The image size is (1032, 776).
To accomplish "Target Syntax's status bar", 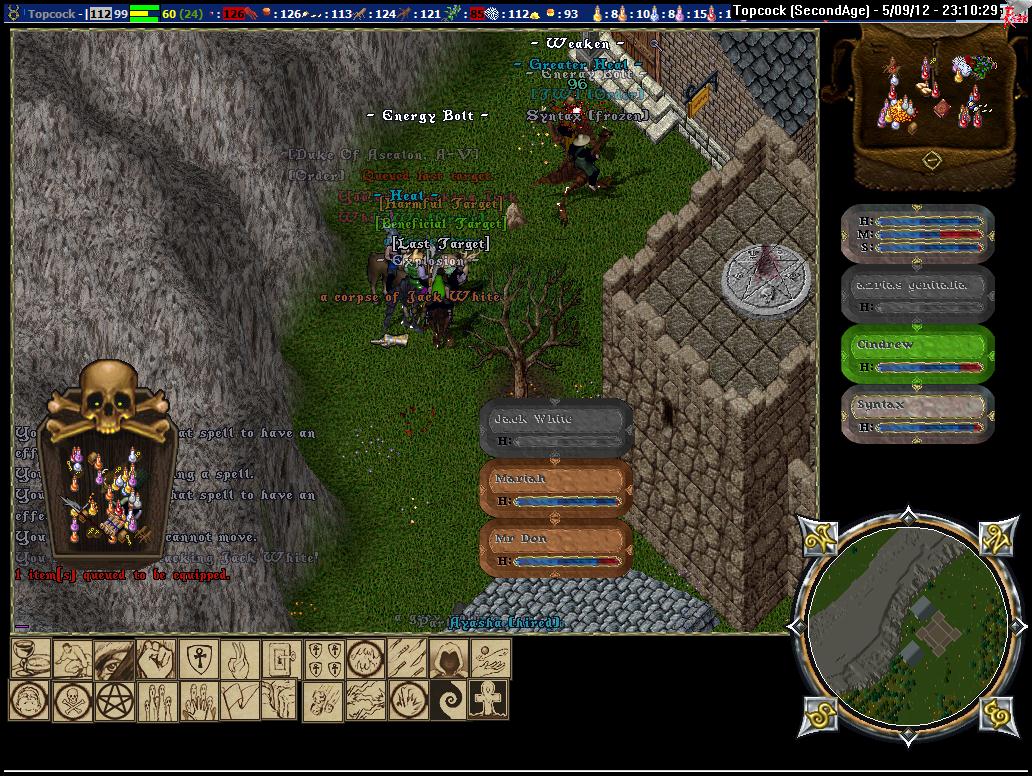I will point(917,414).
